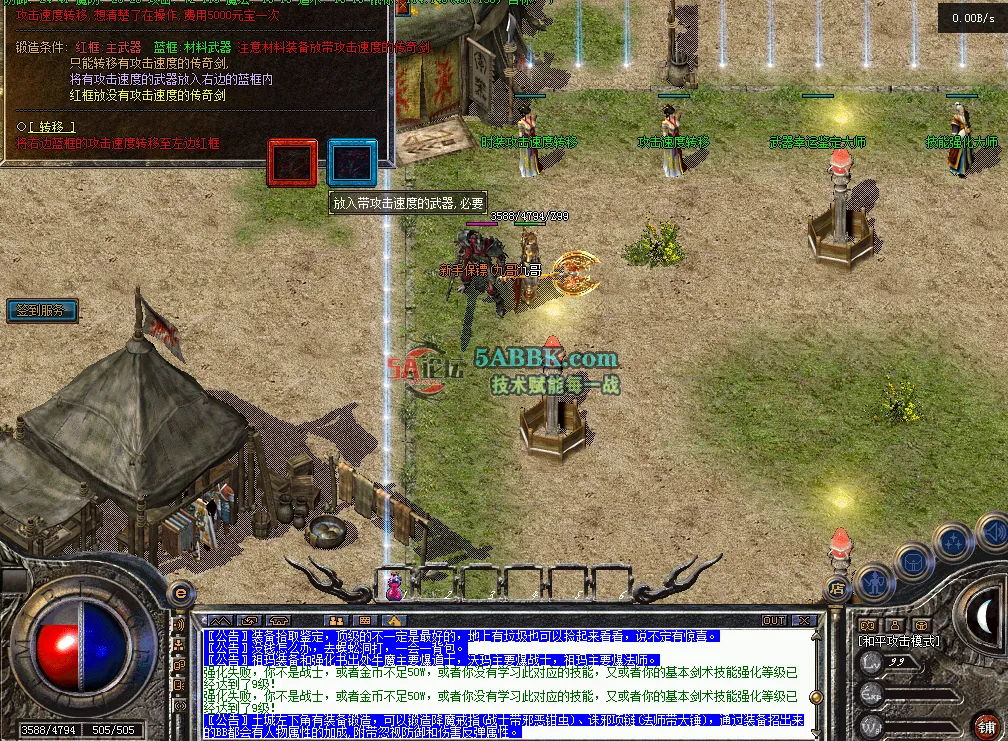The image size is (1008, 741).
Task: Use the potion in the belt slot
Action: coord(393,584)
